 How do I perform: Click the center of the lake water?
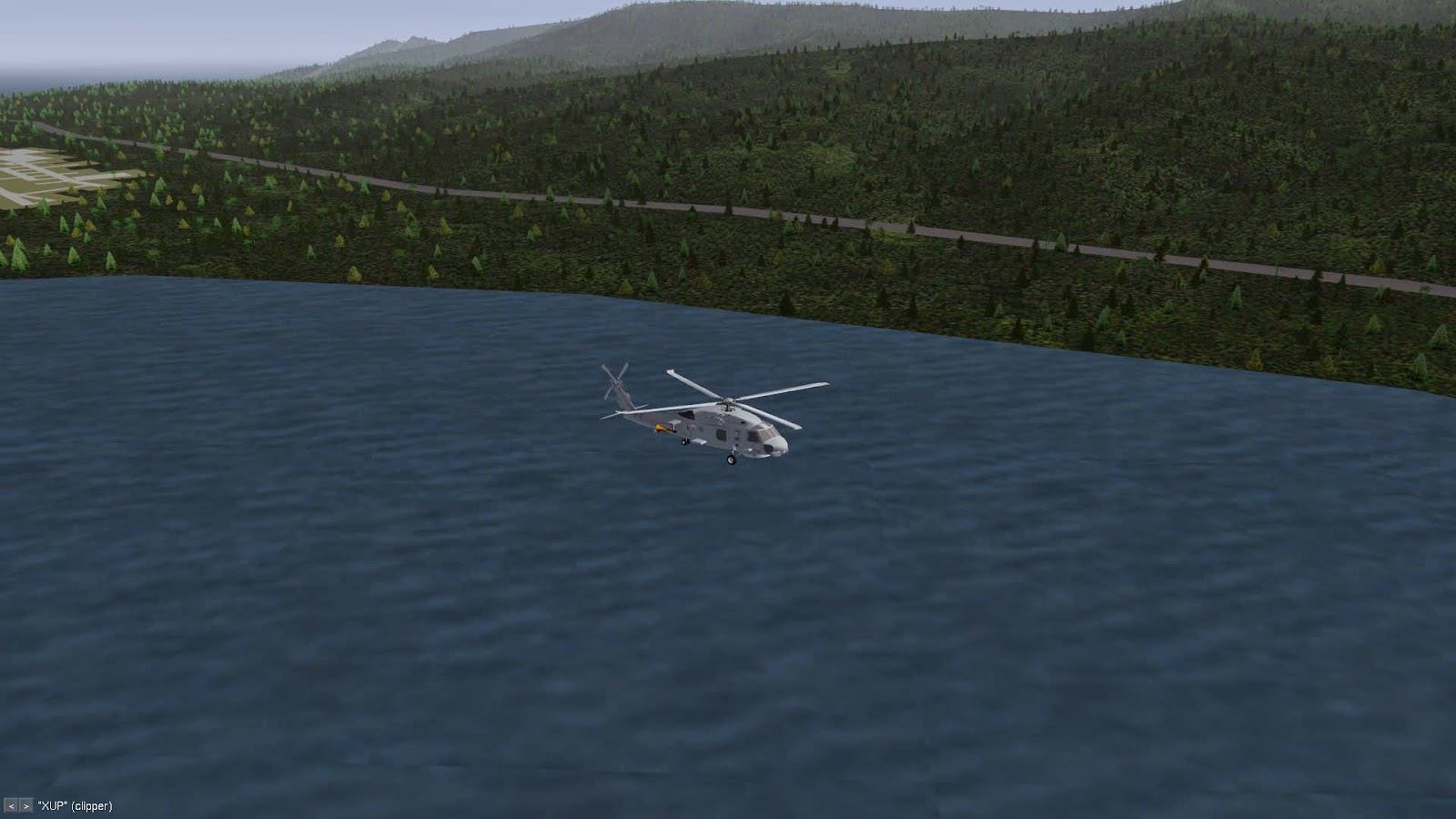[x=728, y=637]
